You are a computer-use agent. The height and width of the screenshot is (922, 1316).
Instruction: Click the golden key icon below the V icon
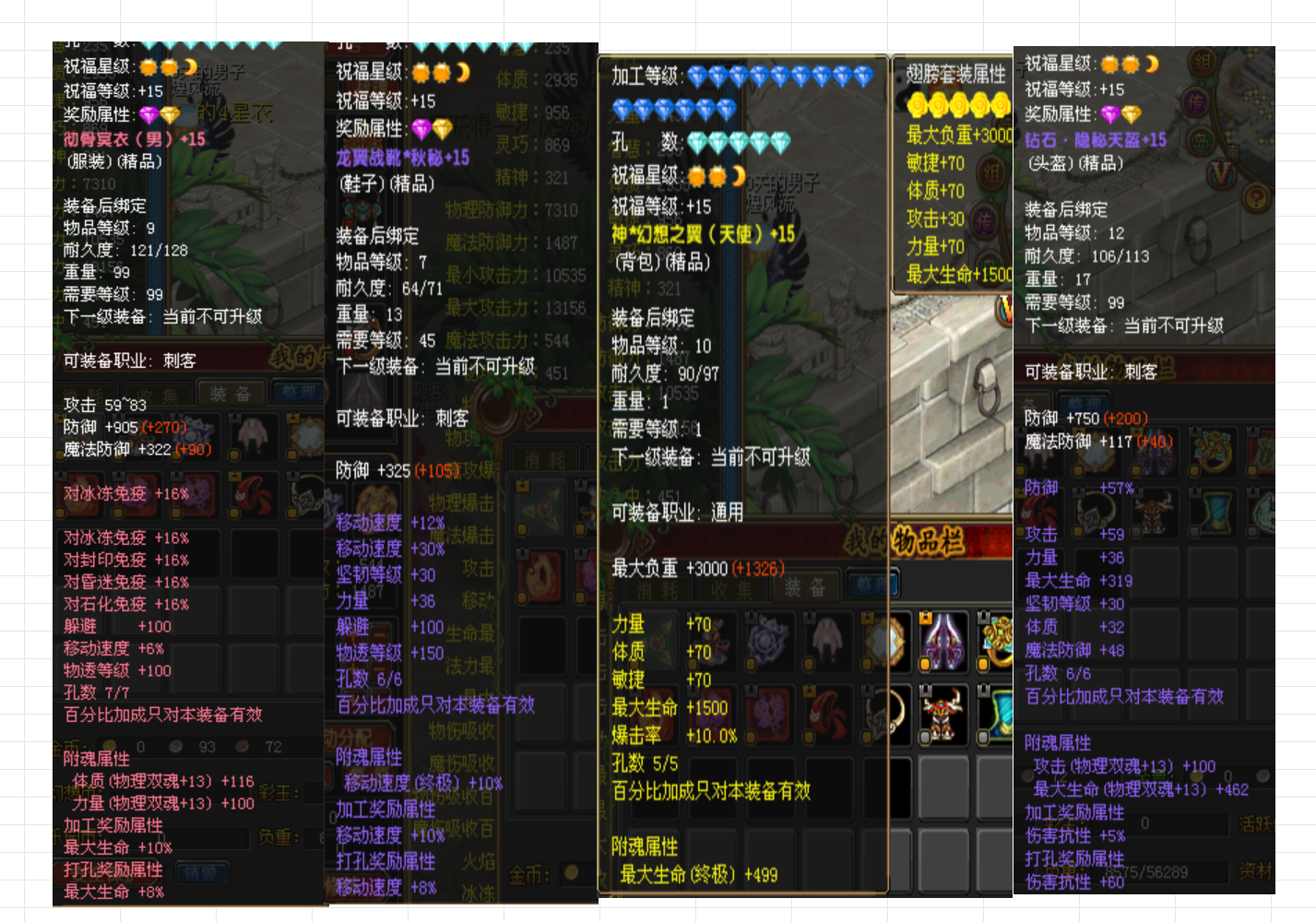click(x=1256, y=199)
